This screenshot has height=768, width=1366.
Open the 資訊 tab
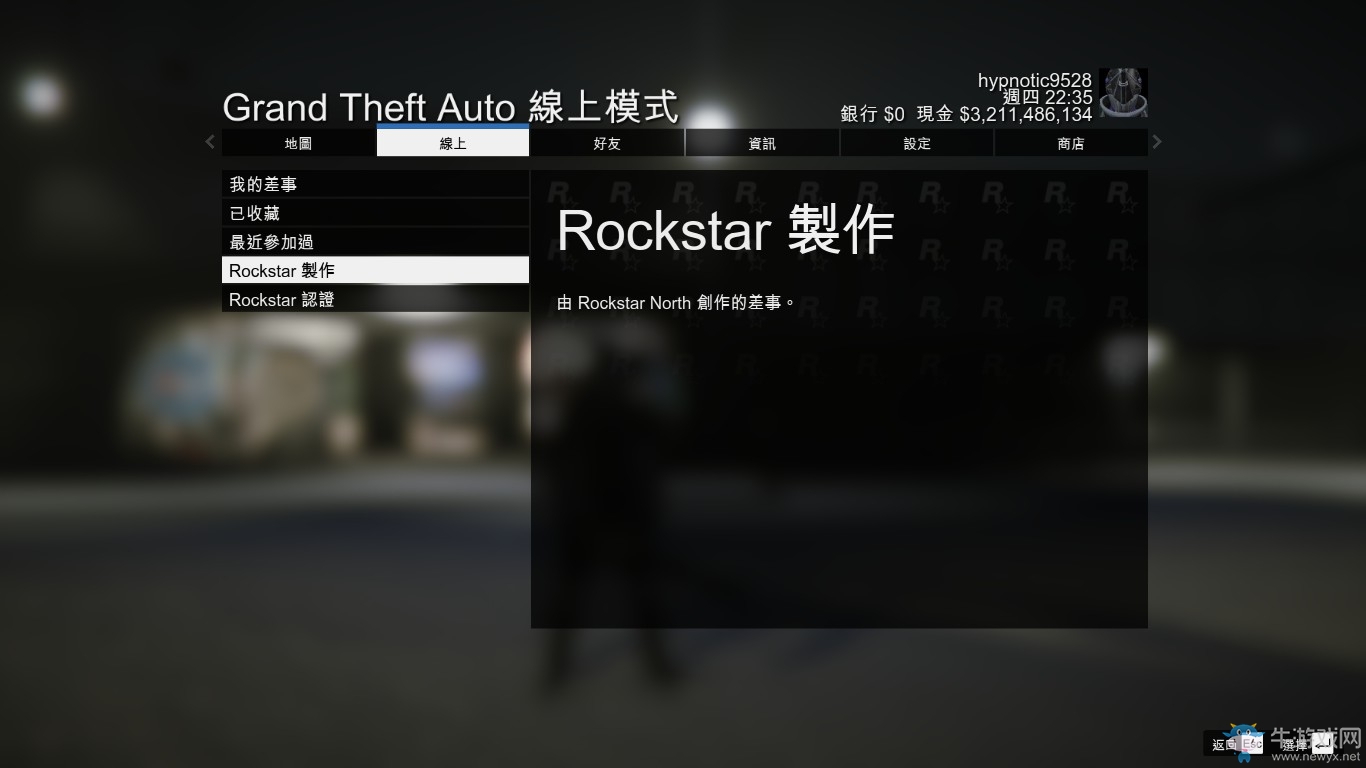pyautogui.click(x=761, y=143)
